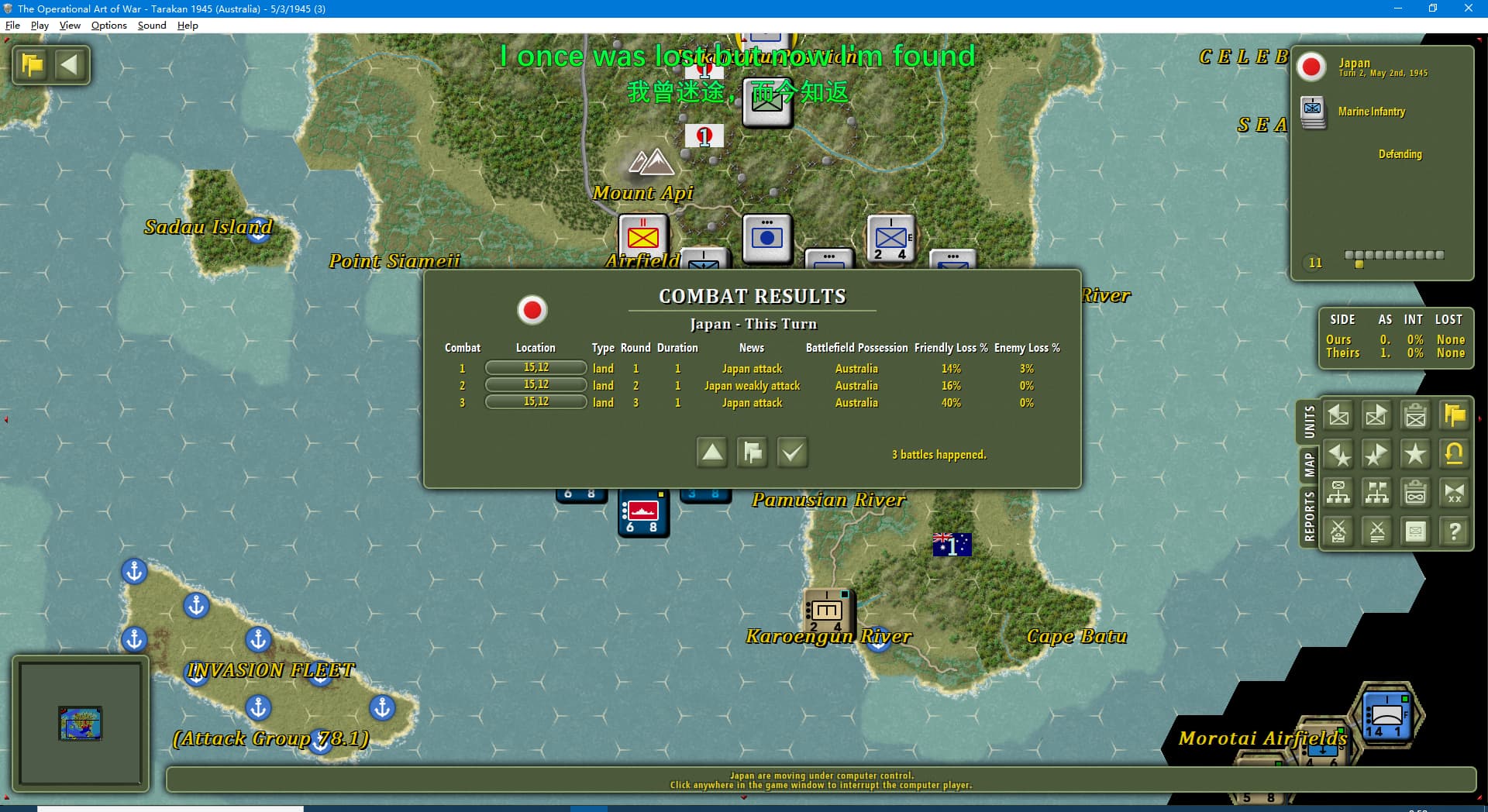Open the File menu
The height and width of the screenshot is (812, 1488).
[12, 26]
